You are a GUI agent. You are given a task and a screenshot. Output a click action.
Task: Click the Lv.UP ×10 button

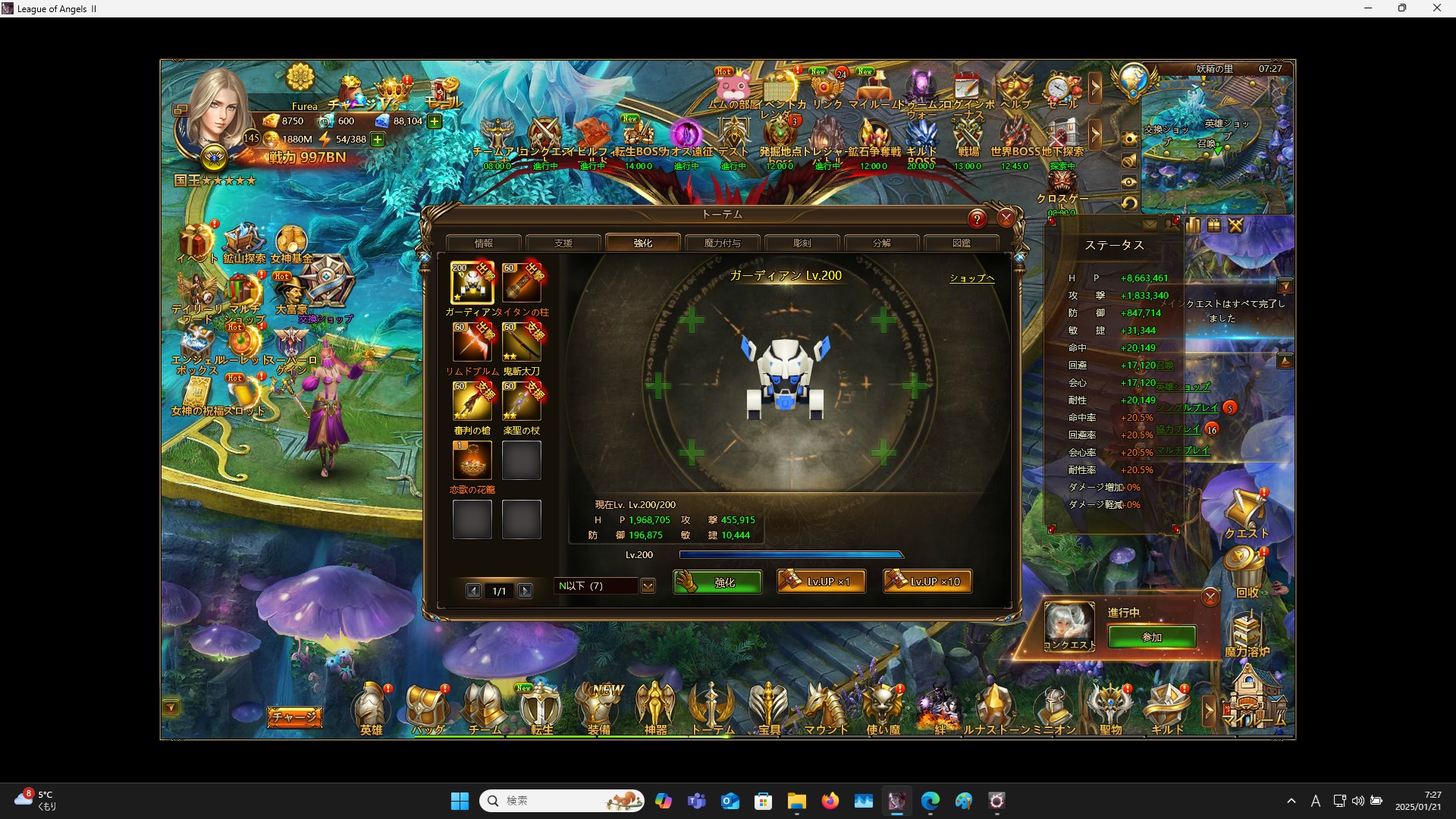[927, 582]
